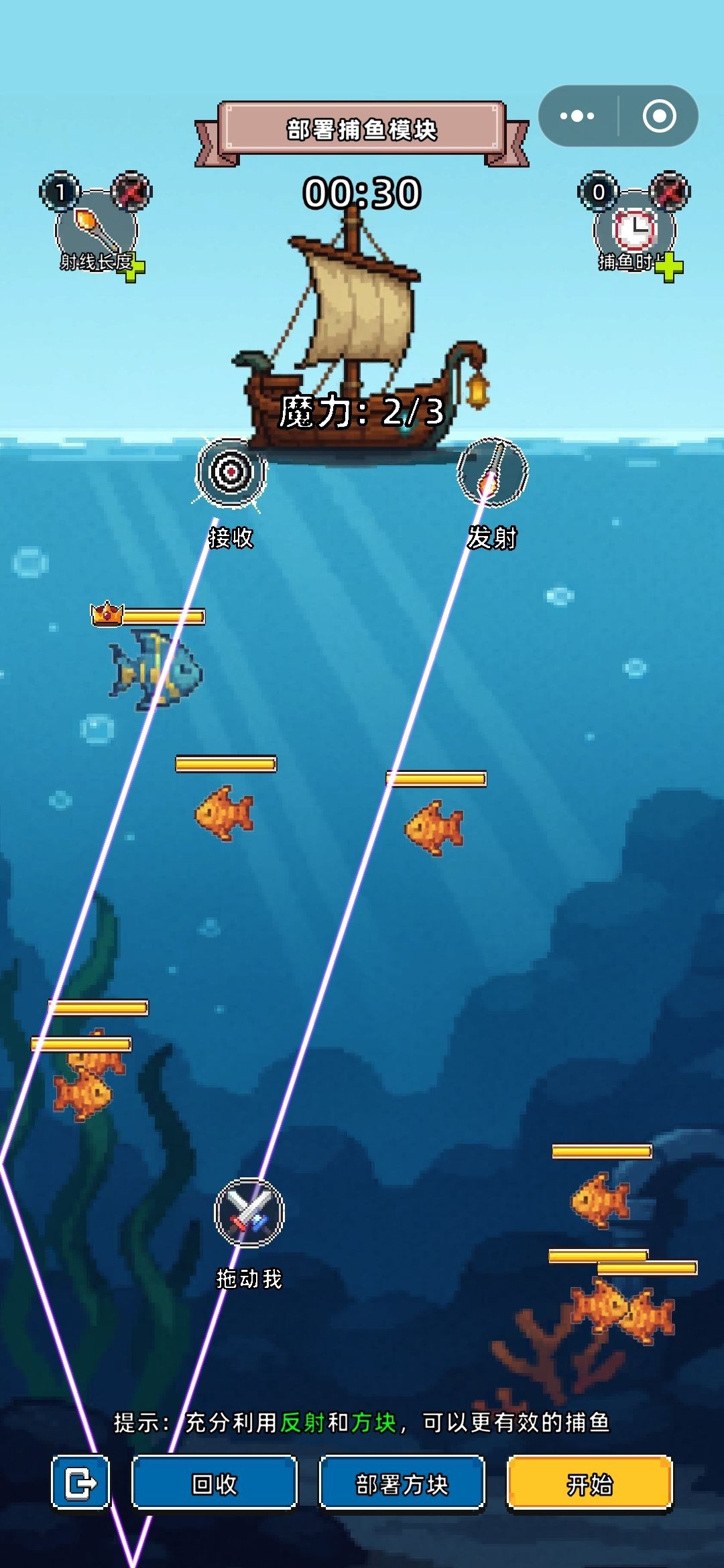Select the 射线长度 wand icon
This screenshot has height=1568, width=724.
point(95,228)
